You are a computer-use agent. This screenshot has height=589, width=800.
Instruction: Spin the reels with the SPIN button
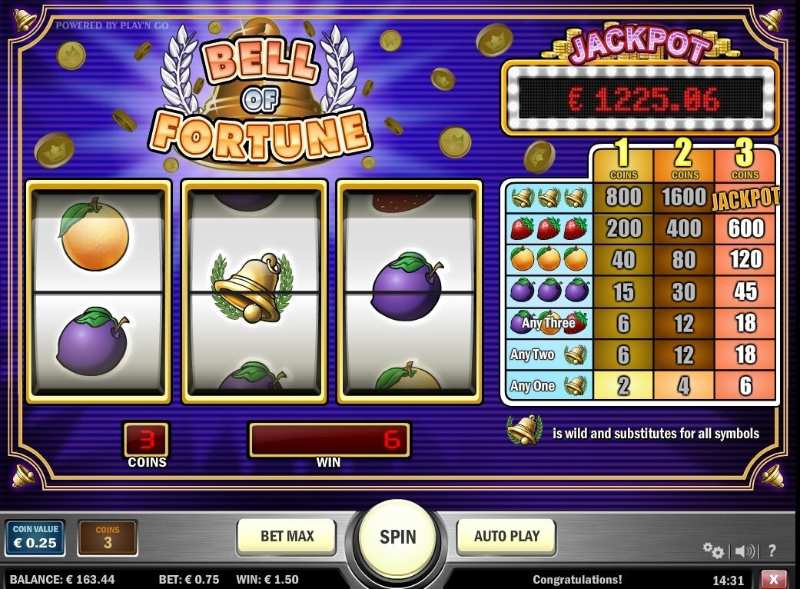397,537
